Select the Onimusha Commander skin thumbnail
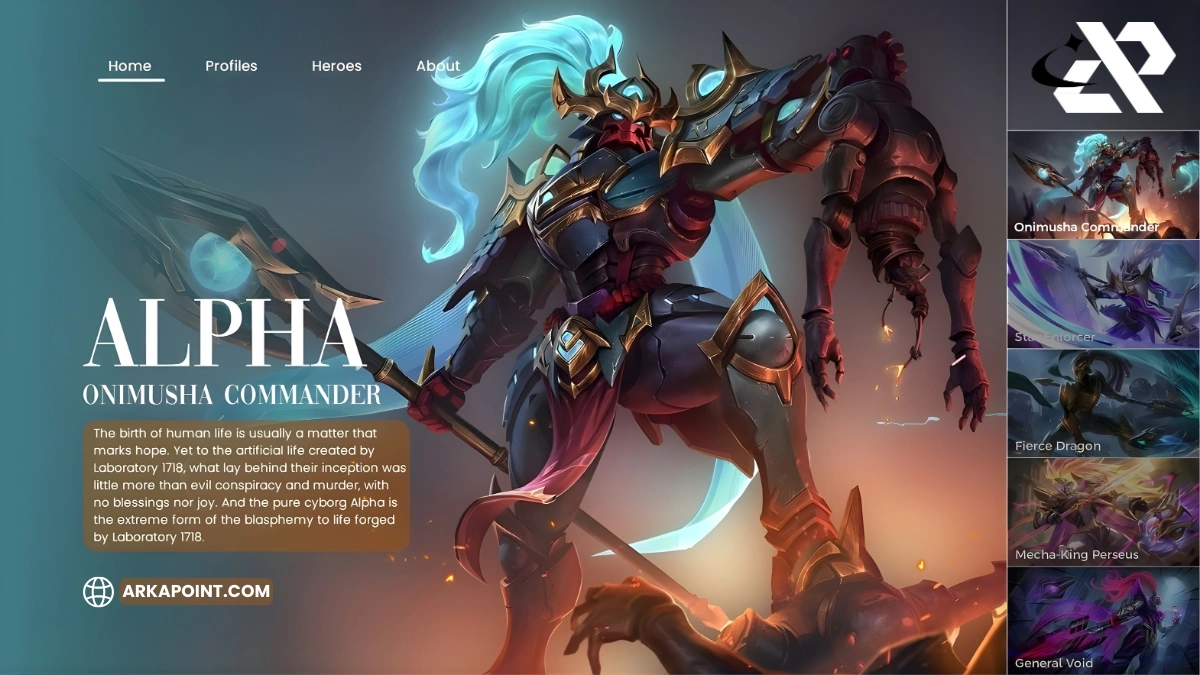The height and width of the screenshot is (675, 1200). 1102,185
